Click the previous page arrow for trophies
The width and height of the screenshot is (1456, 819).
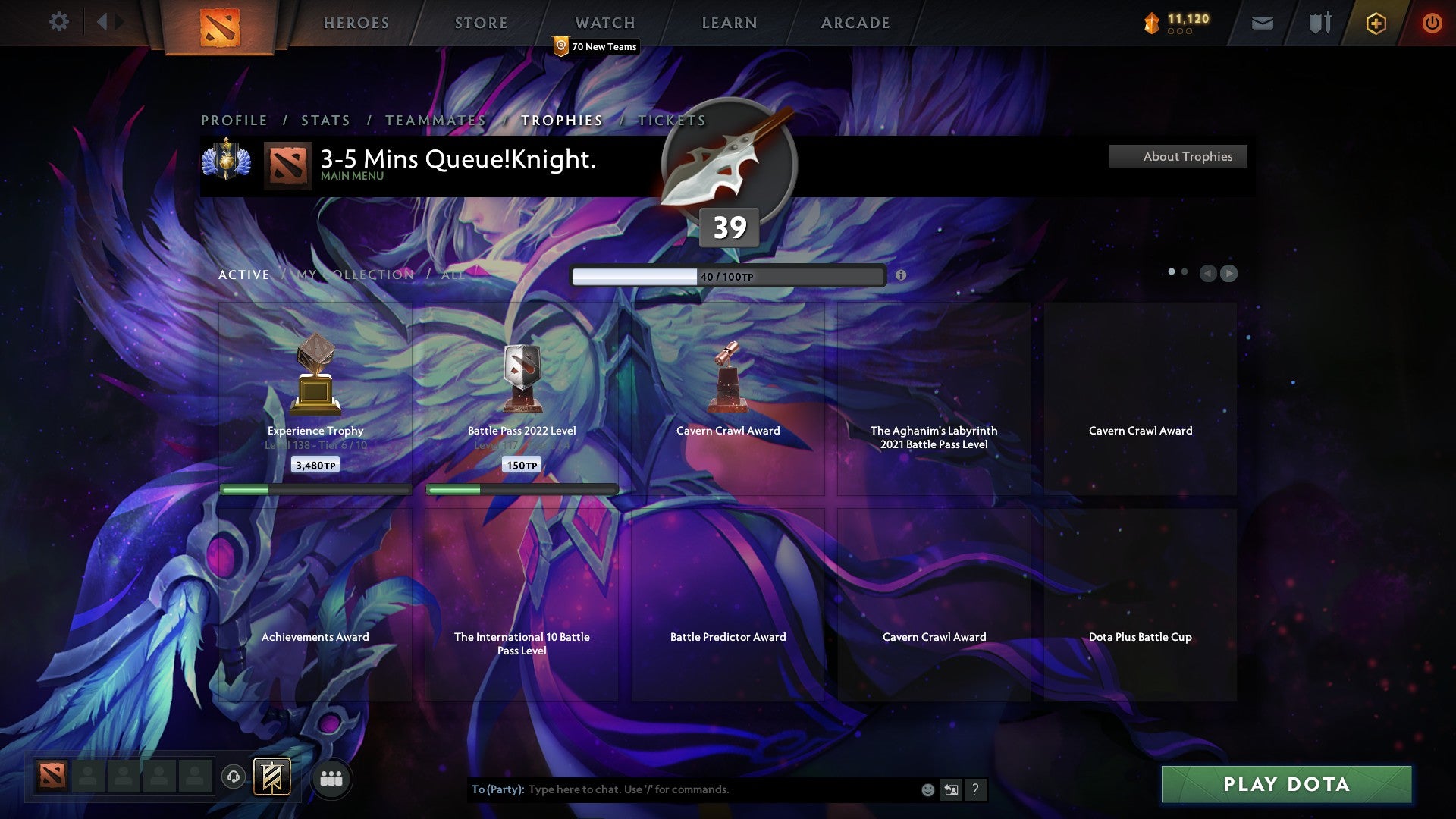tap(1208, 273)
